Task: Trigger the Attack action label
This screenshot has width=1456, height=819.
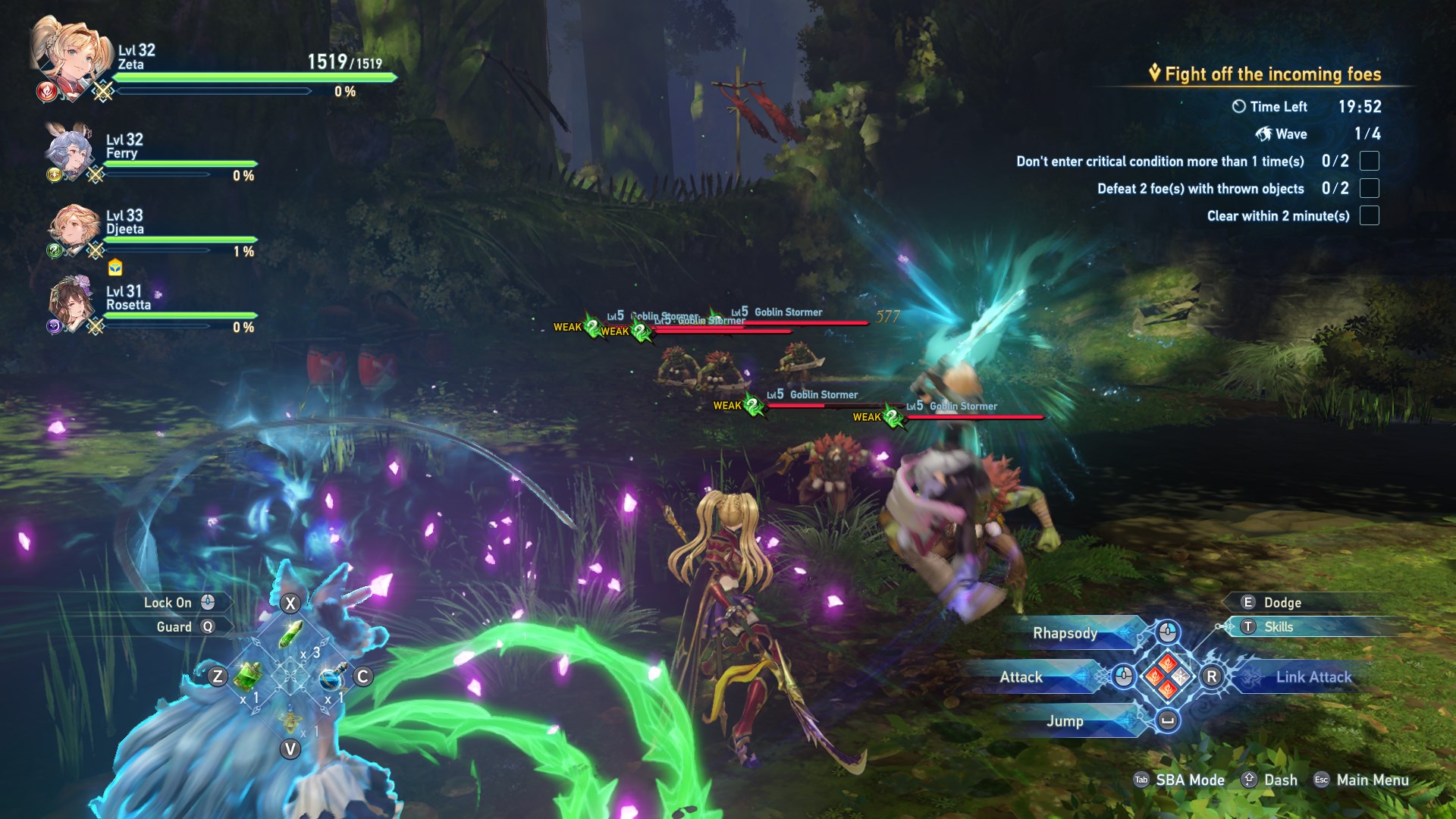Action: pos(1021,677)
